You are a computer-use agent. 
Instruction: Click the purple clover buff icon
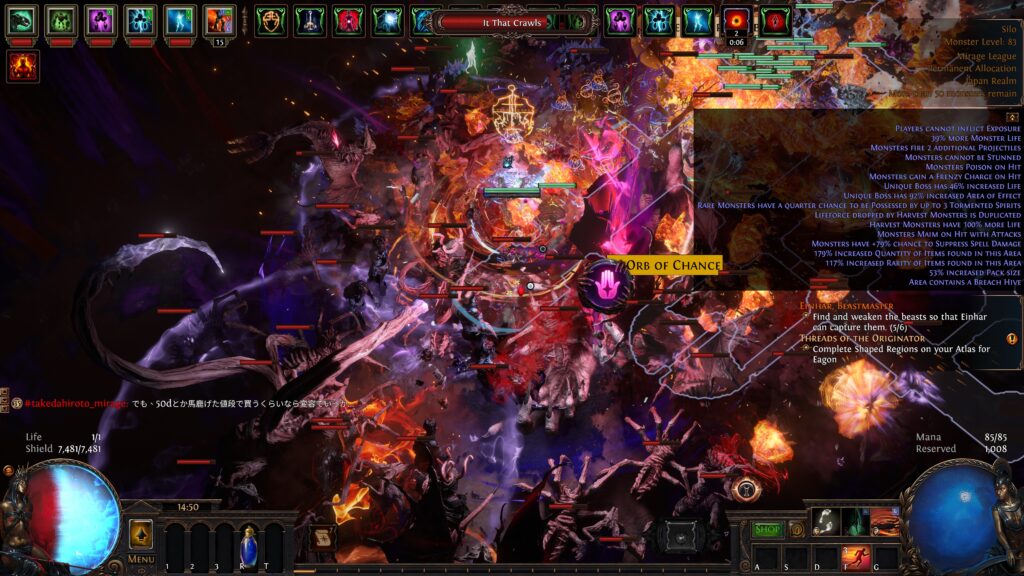click(100, 20)
